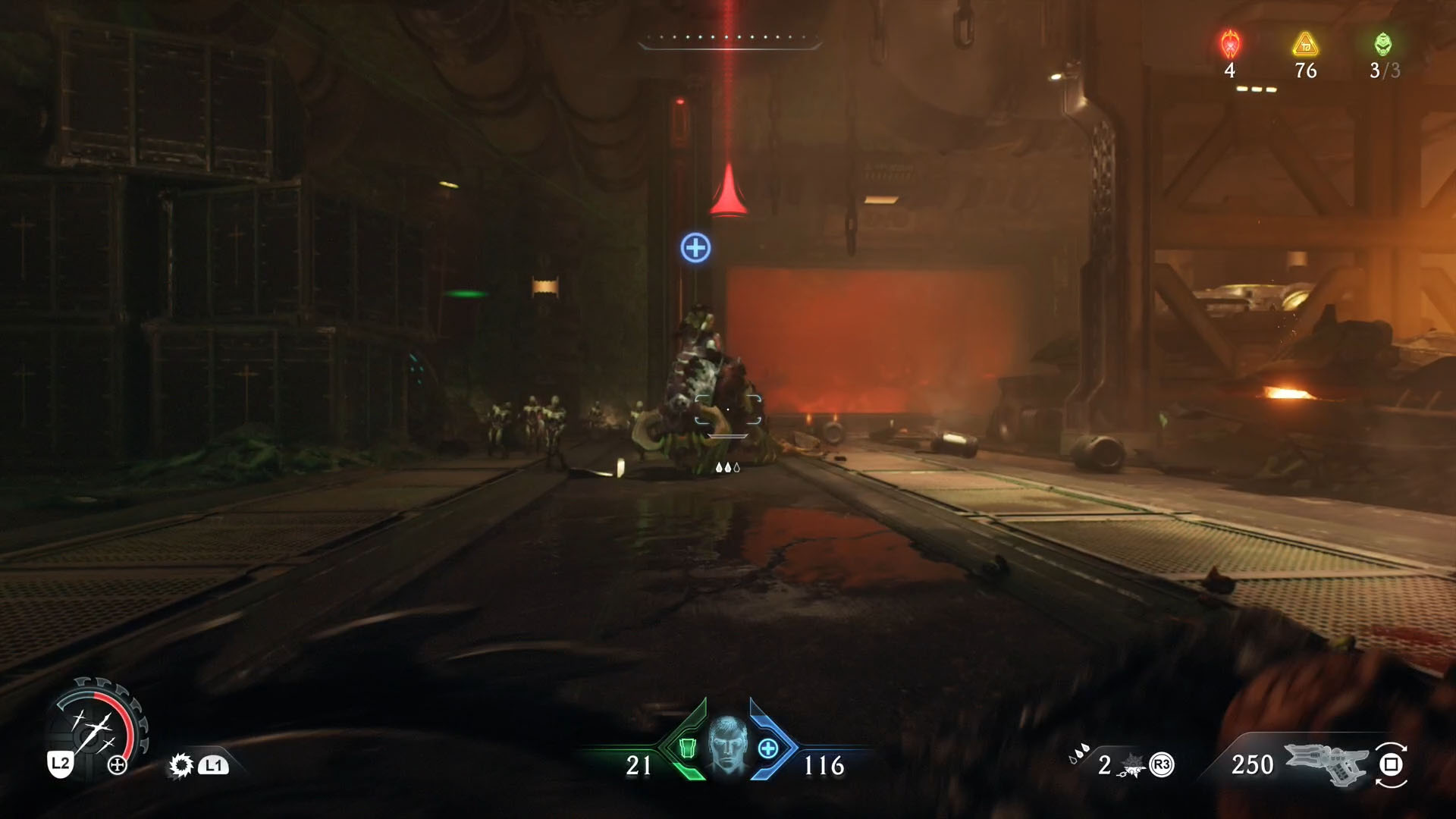Screen dimensions: 1456x819
Task: Click the three droplet pips under the reticle
Action: pos(726,469)
